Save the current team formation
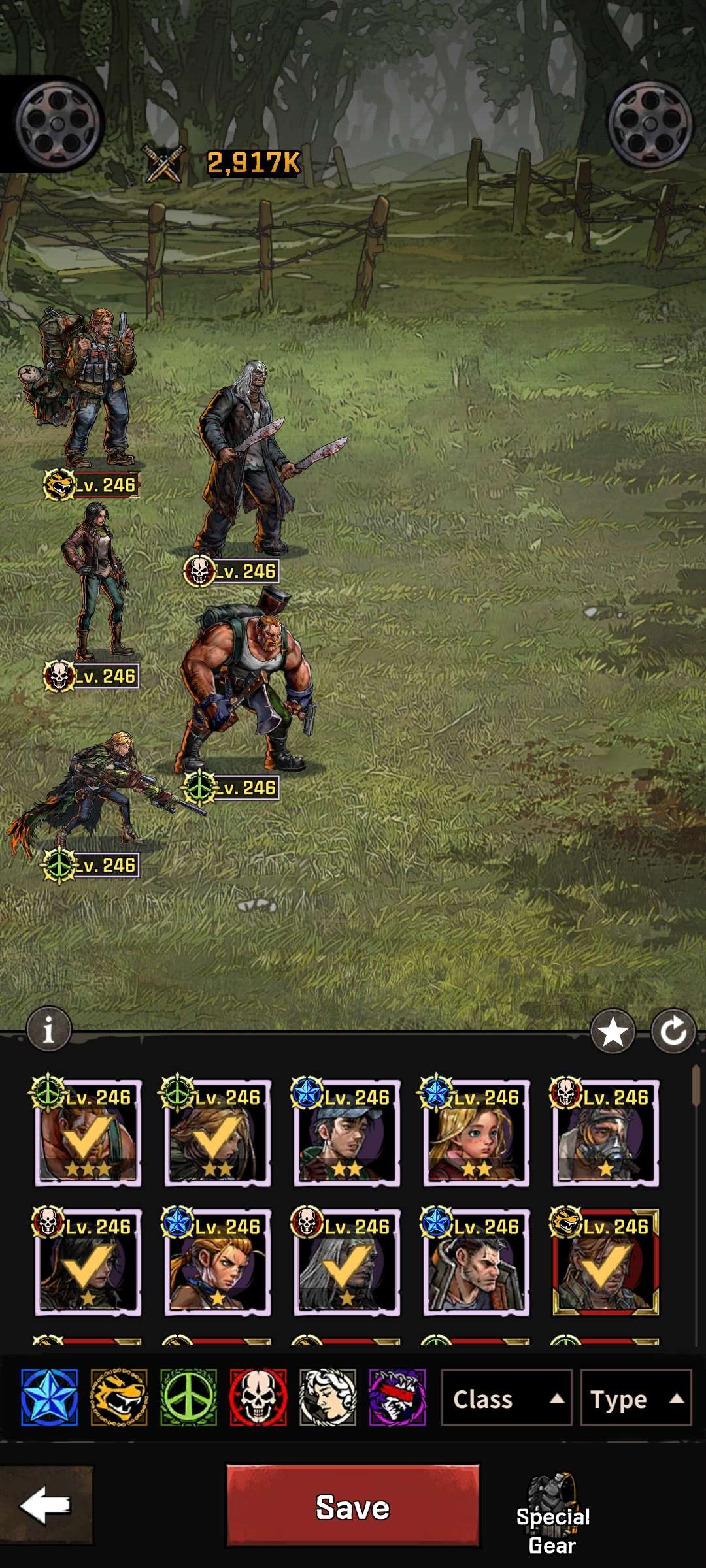Image resolution: width=706 pixels, height=1568 pixels. click(352, 1507)
